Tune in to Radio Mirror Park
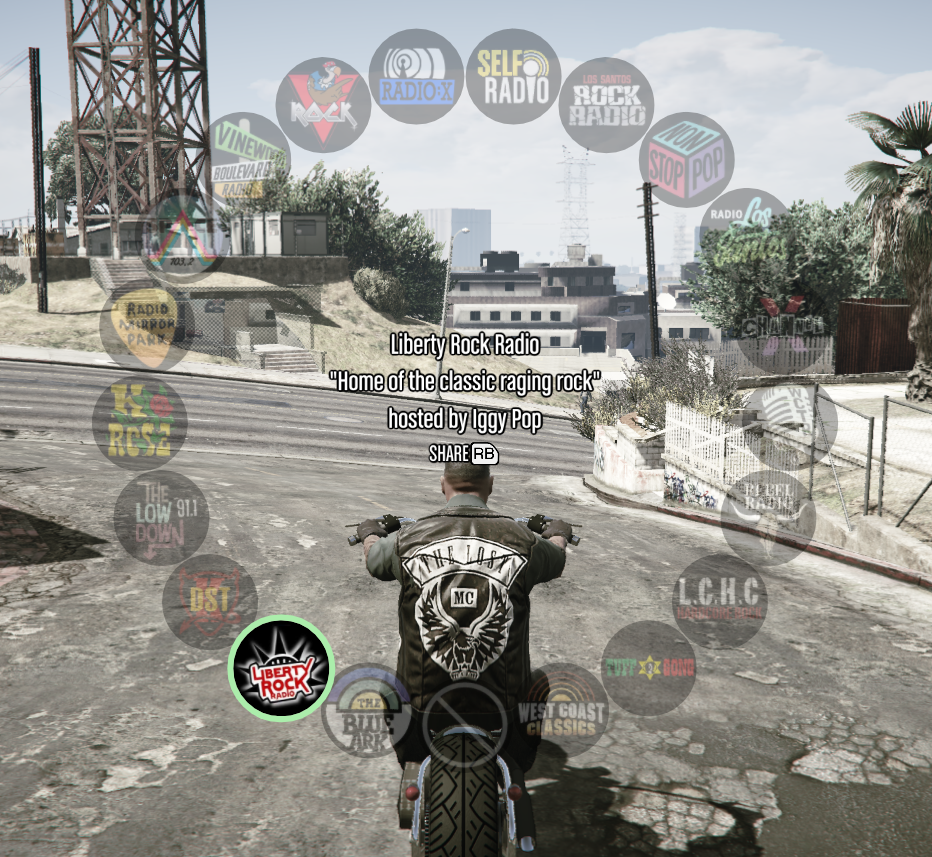The width and height of the screenshot is (932, 857). 146,325
